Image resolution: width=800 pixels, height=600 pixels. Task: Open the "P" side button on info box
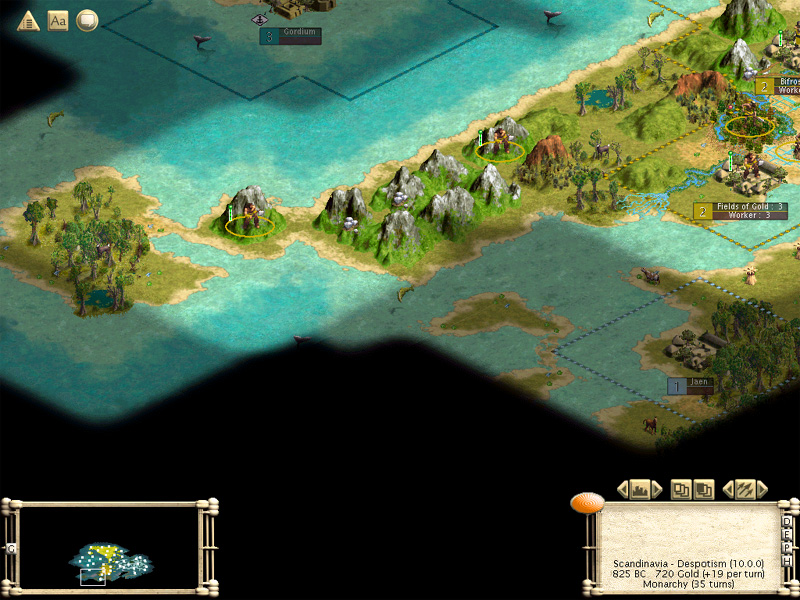[x=787, y=548]
